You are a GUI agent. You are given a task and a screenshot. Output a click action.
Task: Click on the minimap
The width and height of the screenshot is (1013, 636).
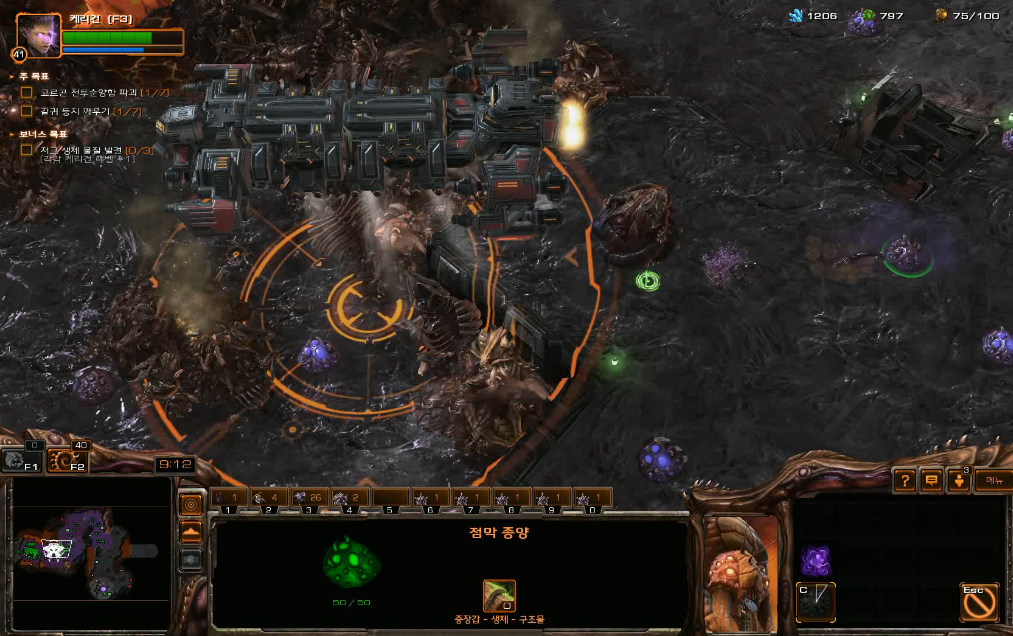tap(90, 548)
